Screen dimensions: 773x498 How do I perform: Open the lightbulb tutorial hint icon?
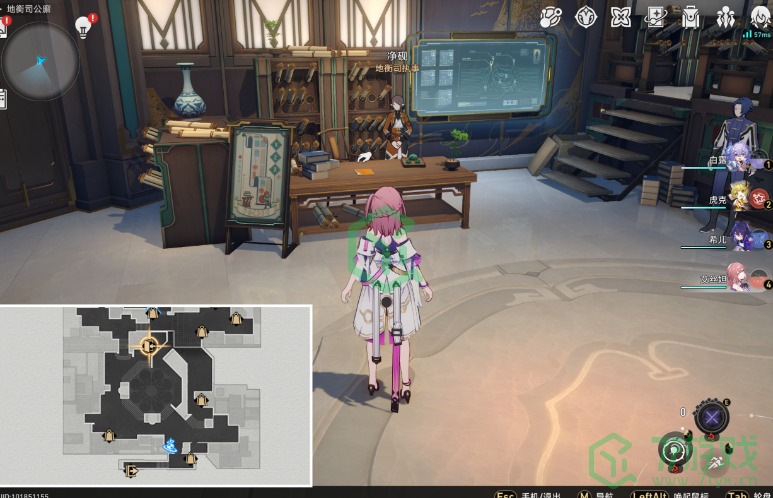[84, 25]
